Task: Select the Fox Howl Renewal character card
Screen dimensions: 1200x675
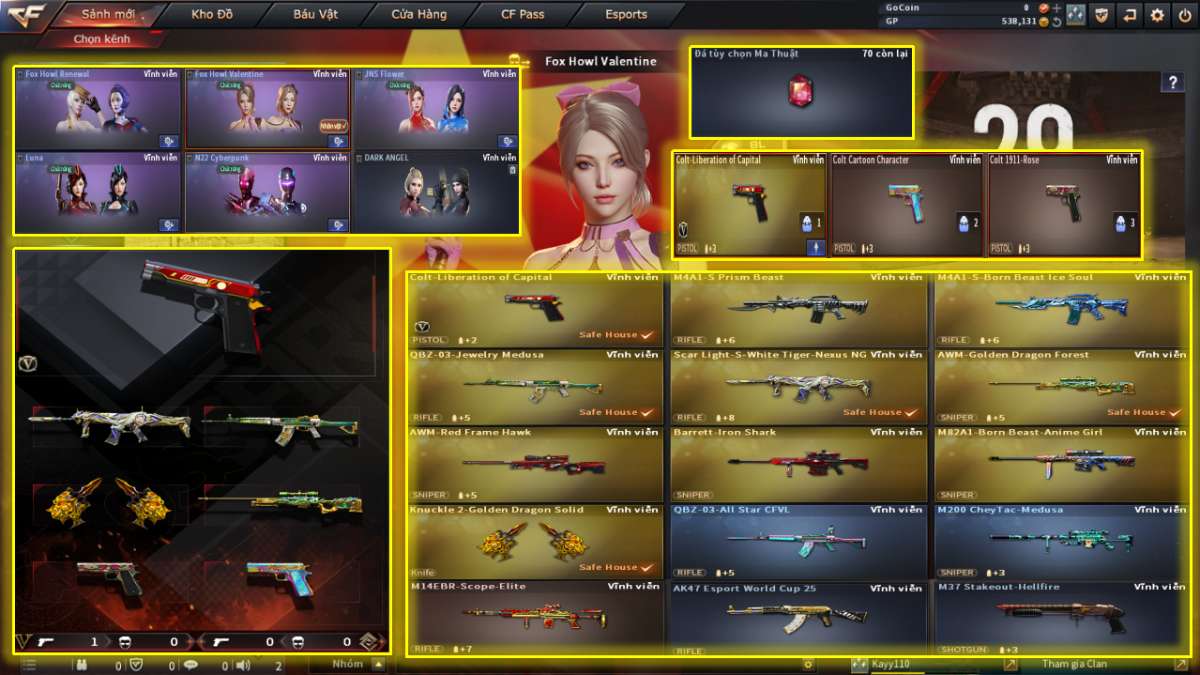Action: (98, 109)
